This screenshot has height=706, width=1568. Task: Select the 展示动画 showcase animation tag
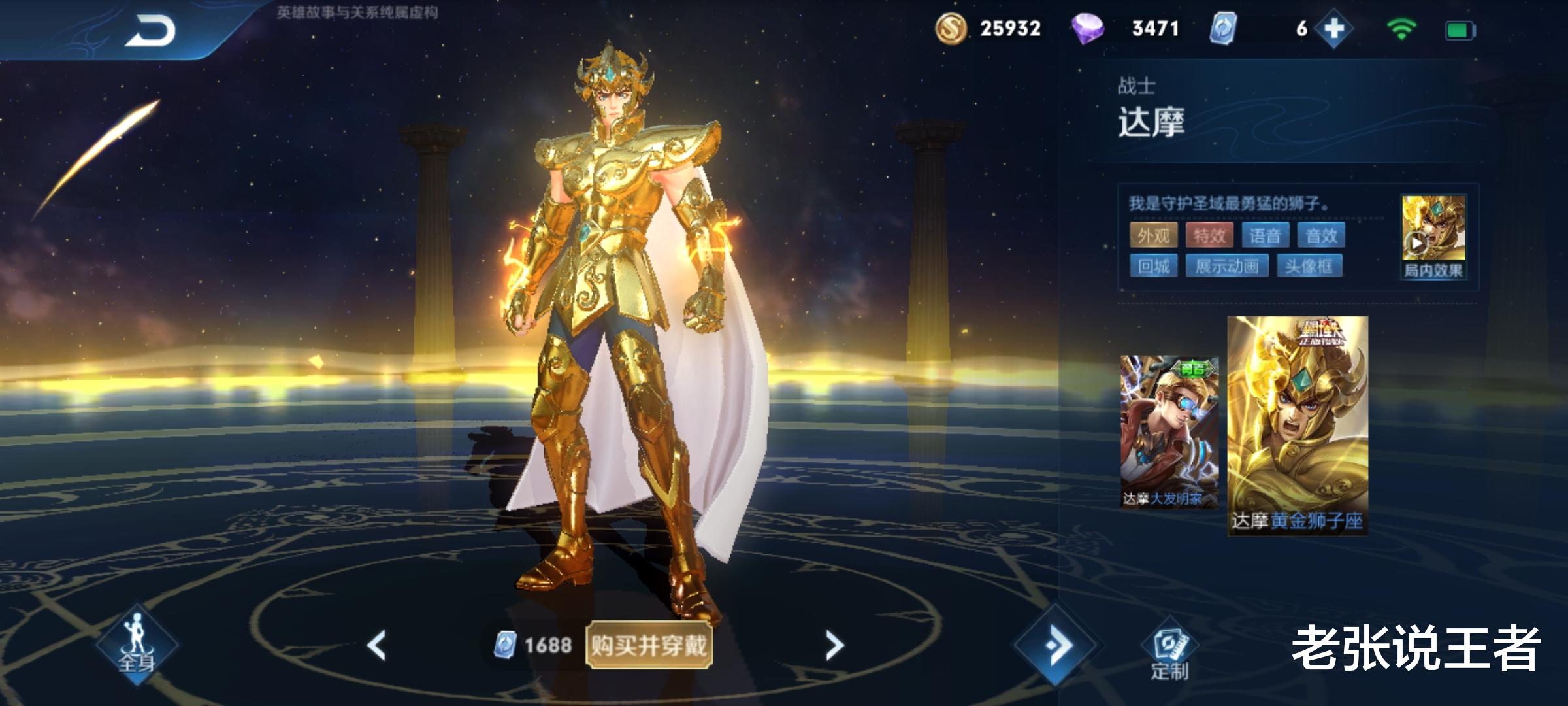1226,266
